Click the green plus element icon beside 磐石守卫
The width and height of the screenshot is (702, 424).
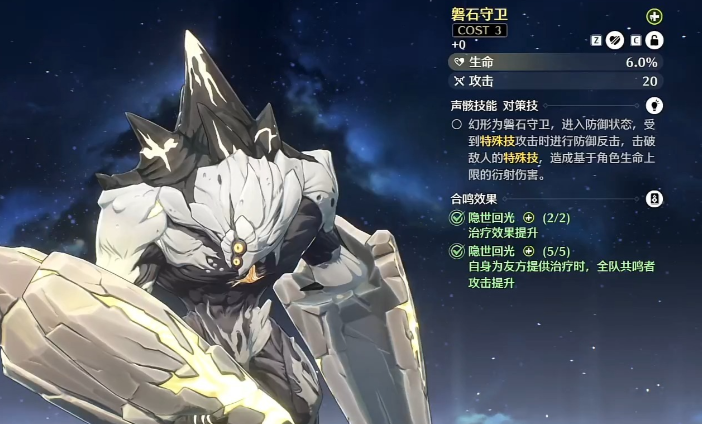coord(654,16)
